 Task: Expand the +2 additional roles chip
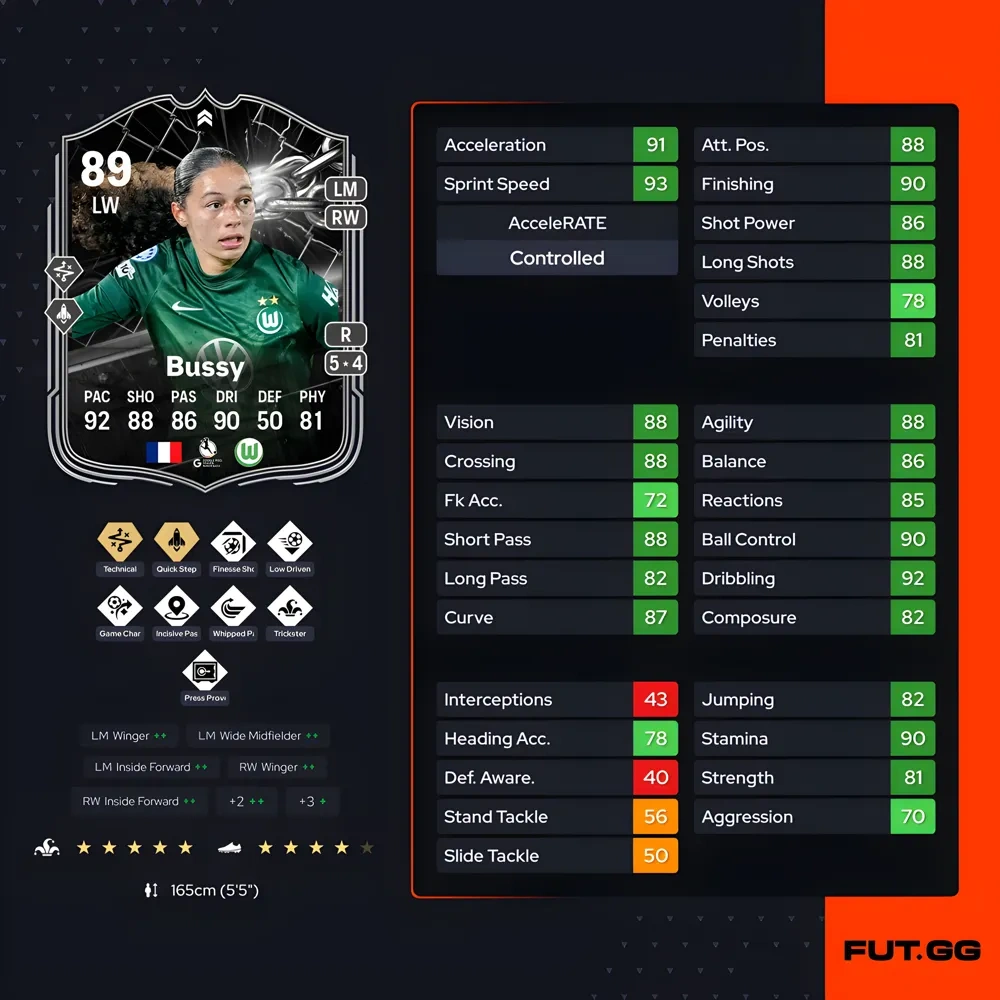click(x=246, y=802)
